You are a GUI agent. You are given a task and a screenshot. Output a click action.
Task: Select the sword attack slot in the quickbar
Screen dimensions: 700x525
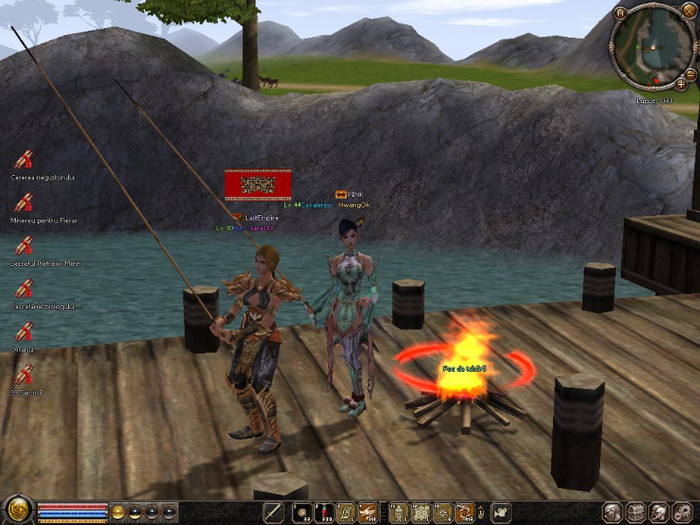coord(274,512)
